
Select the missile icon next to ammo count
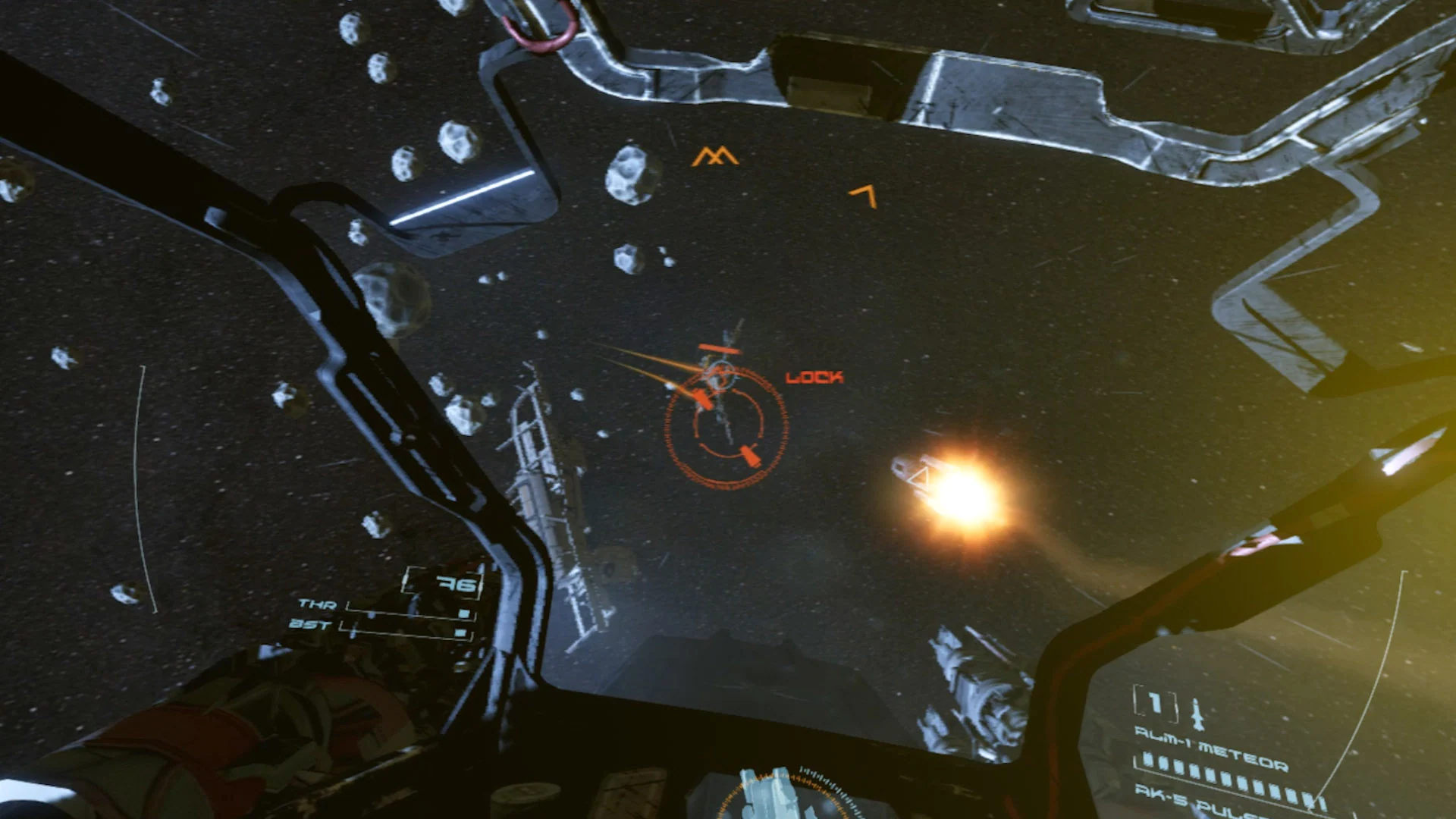[x=1197, y=713]
